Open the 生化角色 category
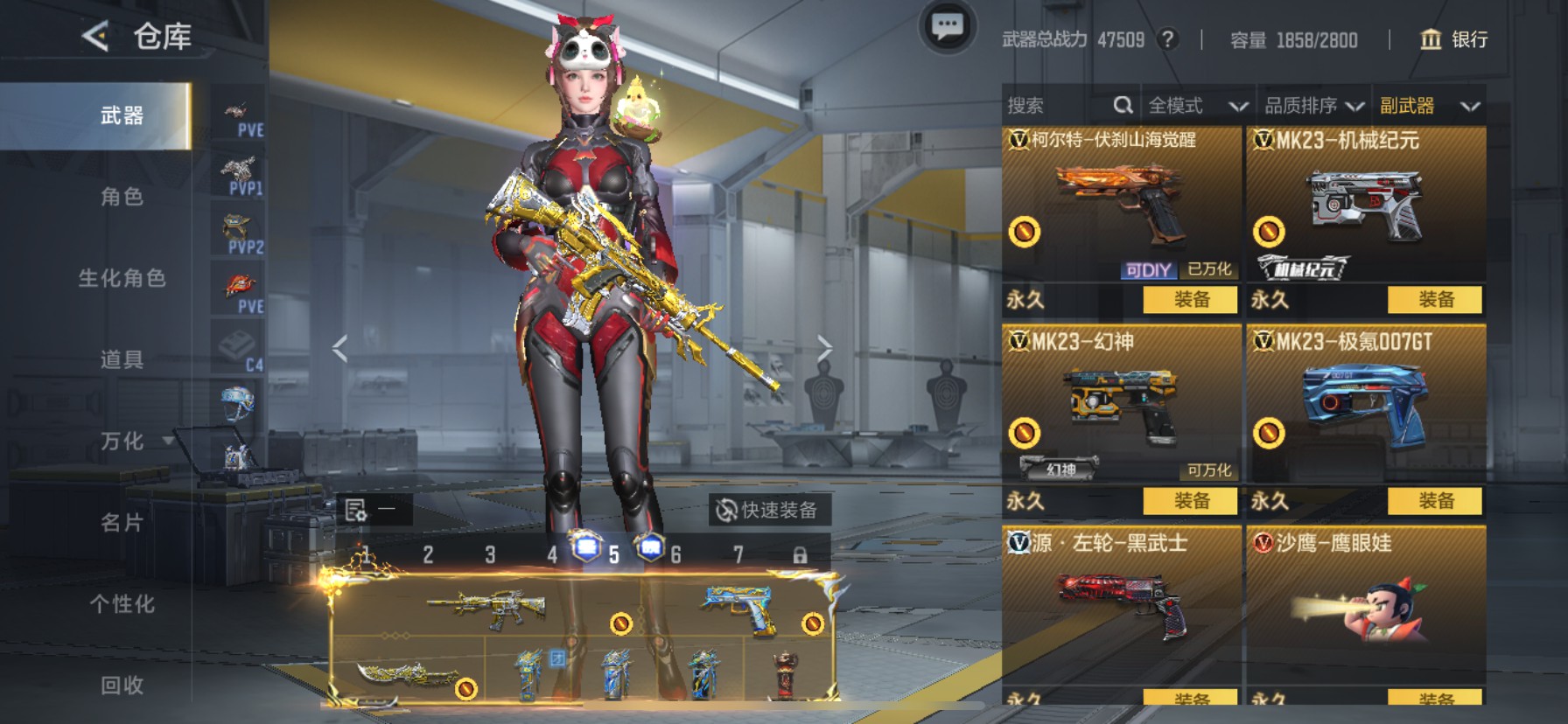1568x724 pixels. 122,278
